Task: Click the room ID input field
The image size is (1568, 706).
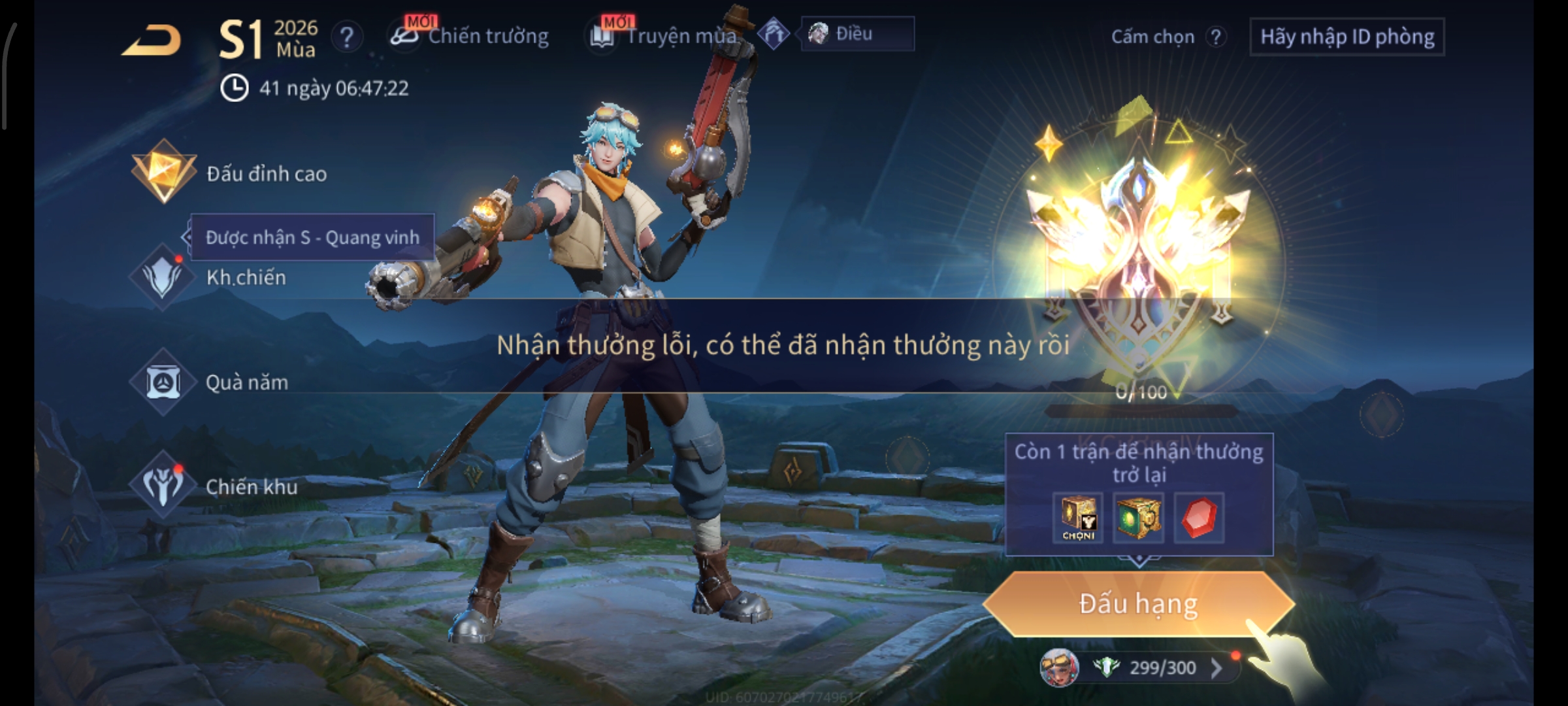Action: pos(1347,37)
